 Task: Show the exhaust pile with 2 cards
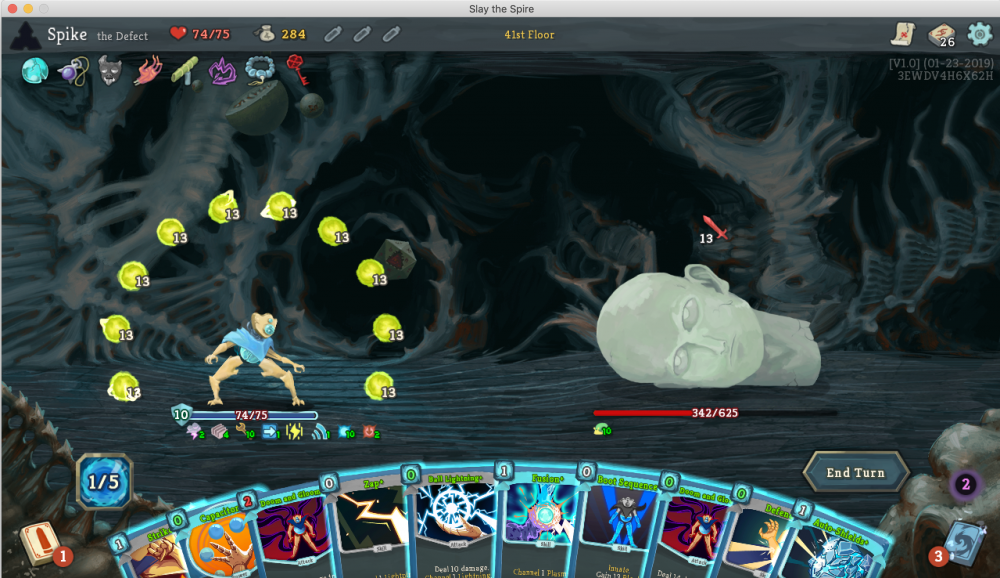965,487
